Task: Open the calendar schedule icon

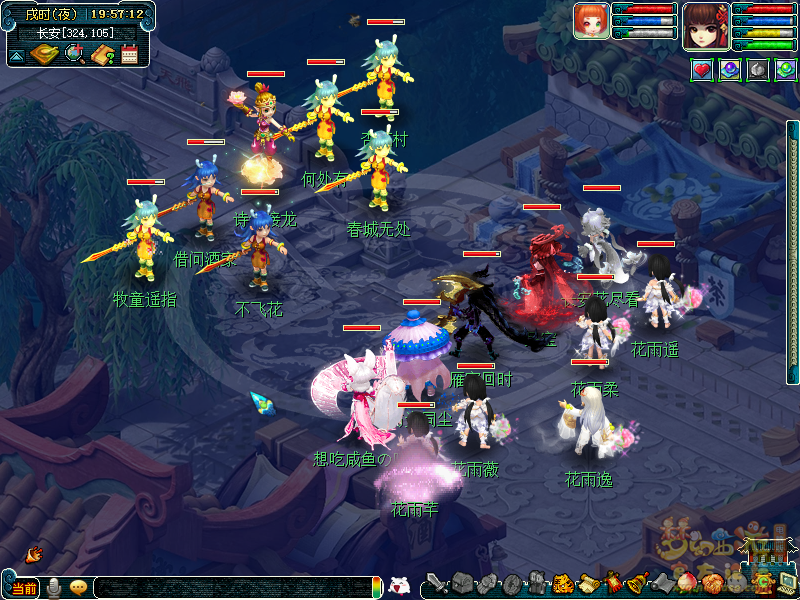Action: click(x=129, y=54)
